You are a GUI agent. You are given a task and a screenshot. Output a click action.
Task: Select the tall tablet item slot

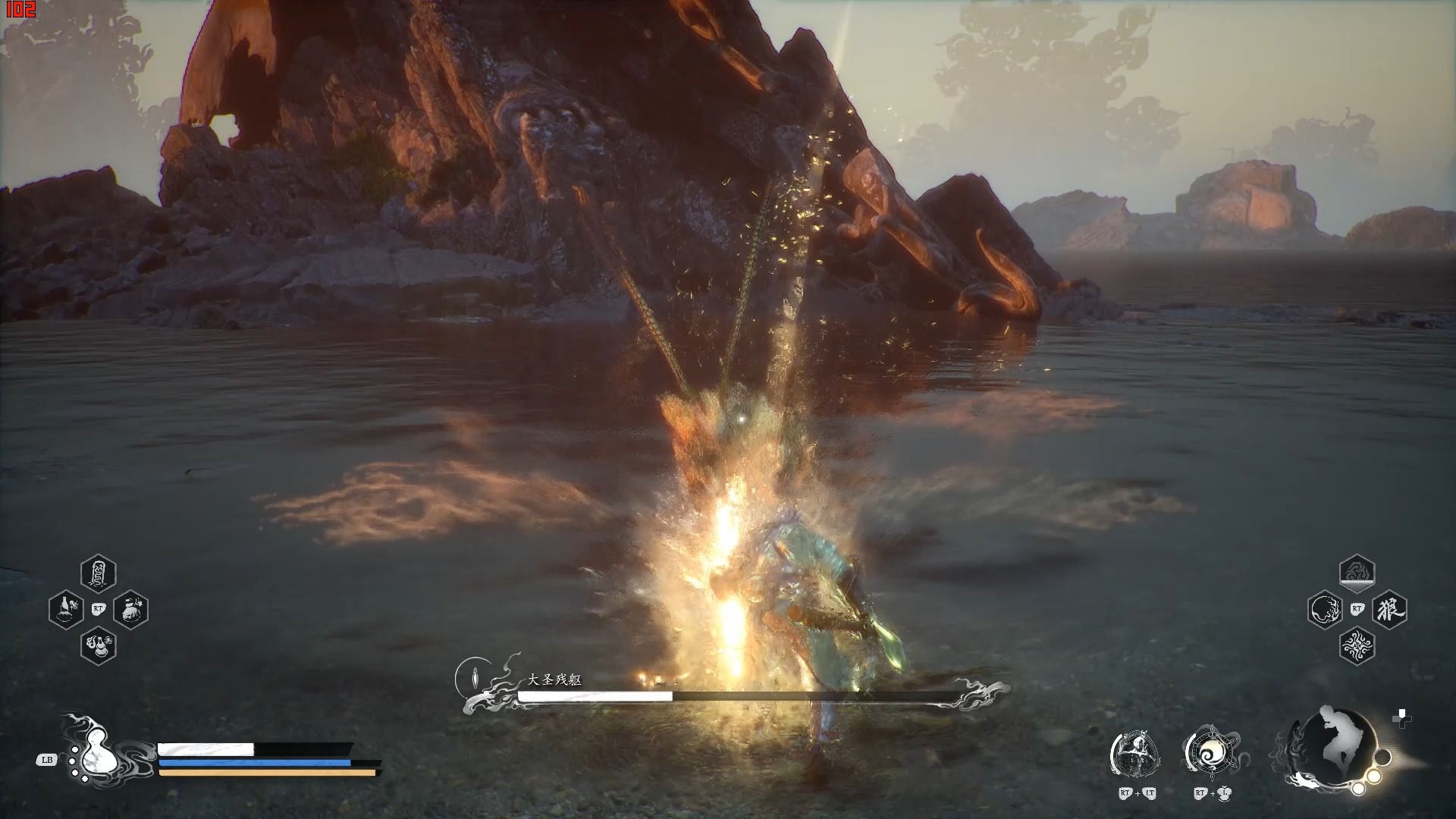coord(98,573)
